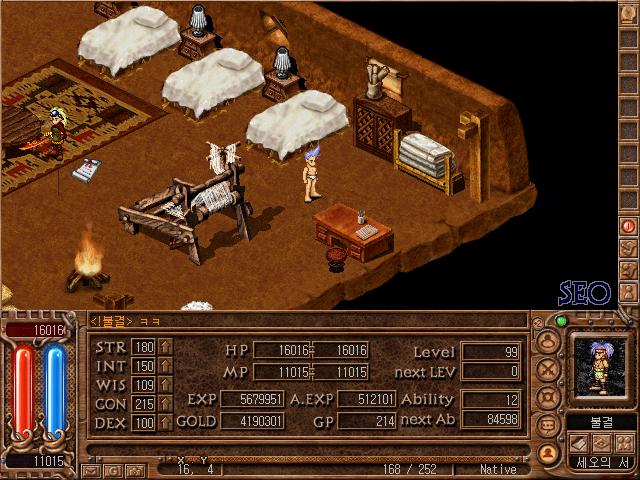This screenshot has height=480, width=640.
Task: Click the up arrow beside WIS
Action: point(165,384)
